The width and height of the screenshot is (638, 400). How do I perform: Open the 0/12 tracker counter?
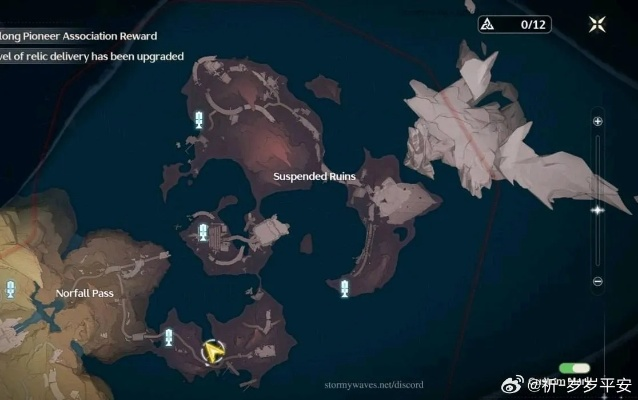point(514,25)
